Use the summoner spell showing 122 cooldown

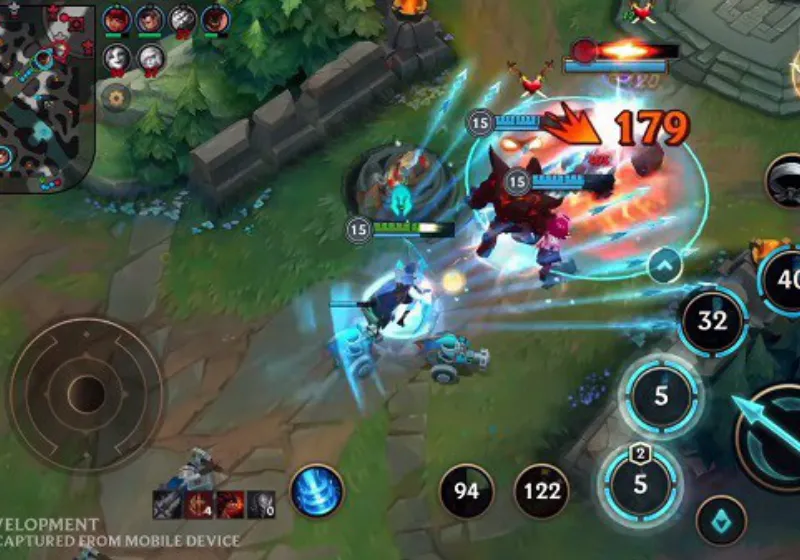[x=541, y=491]
